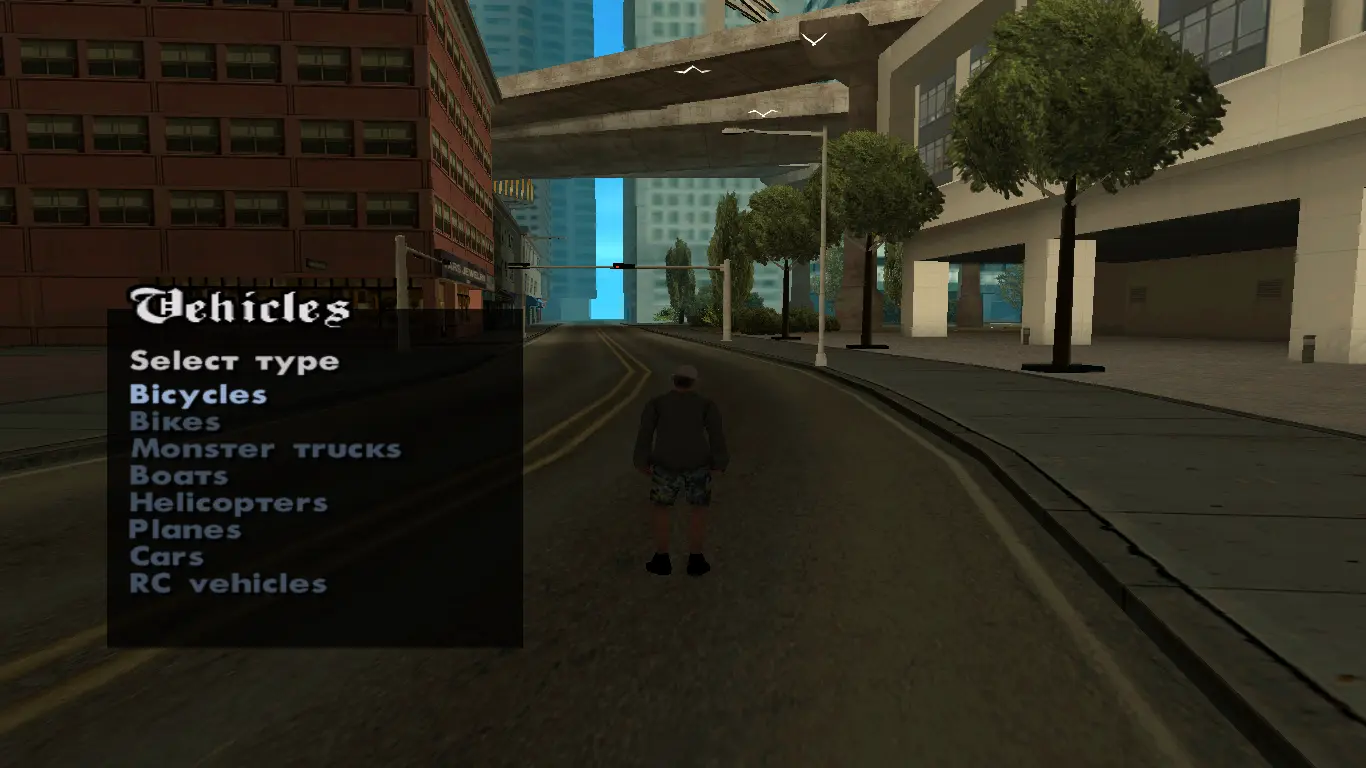Viewport: 1366px width, 768px height.
Task: Choose Planes from the list
Action: tap(185, 530)
